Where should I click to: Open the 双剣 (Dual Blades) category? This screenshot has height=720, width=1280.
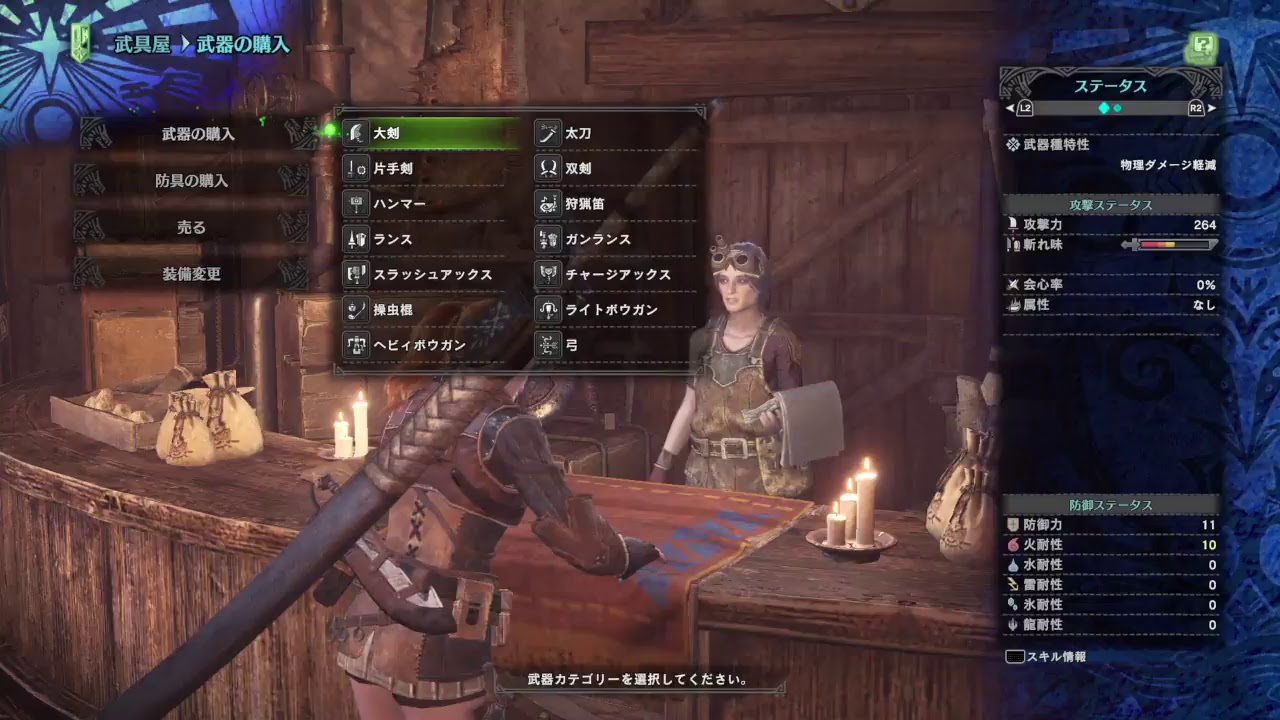click(545, 168)
